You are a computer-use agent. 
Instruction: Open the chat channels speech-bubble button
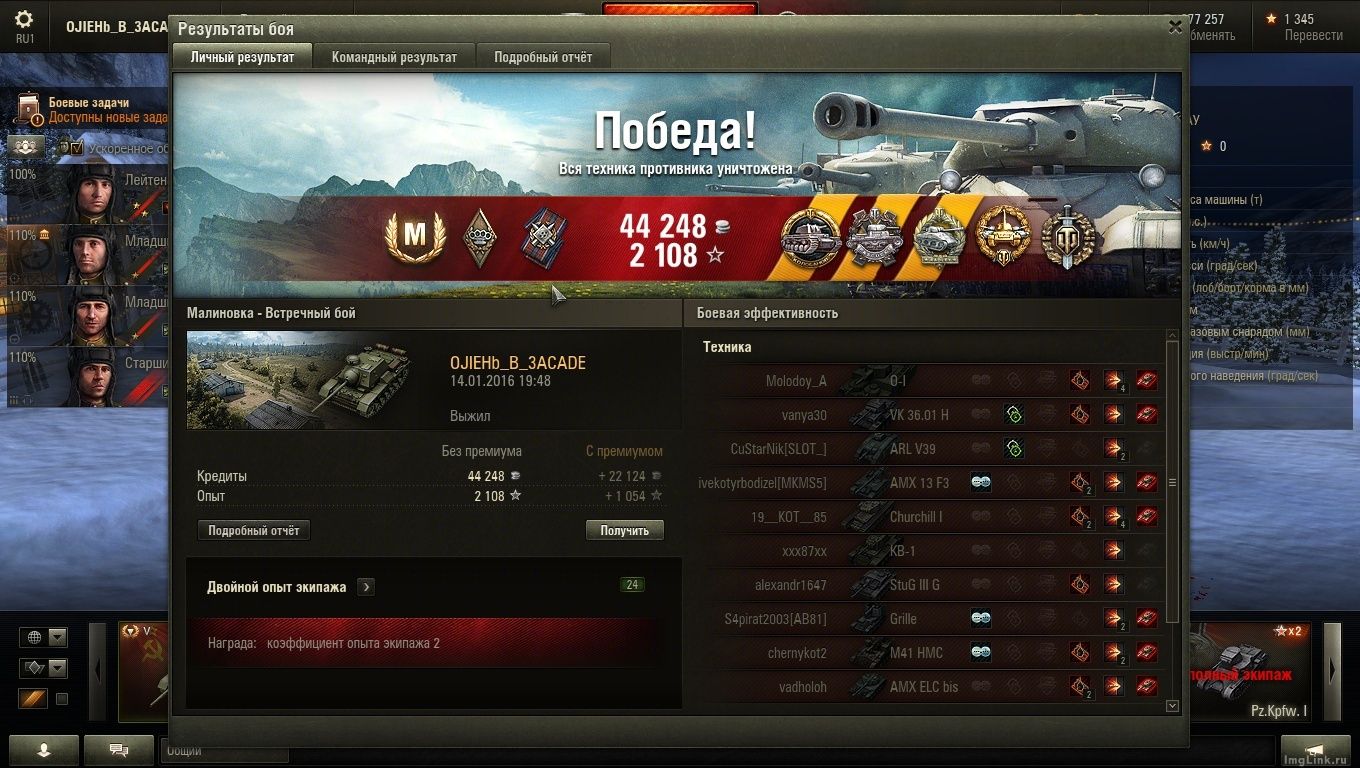pos(119,749)
